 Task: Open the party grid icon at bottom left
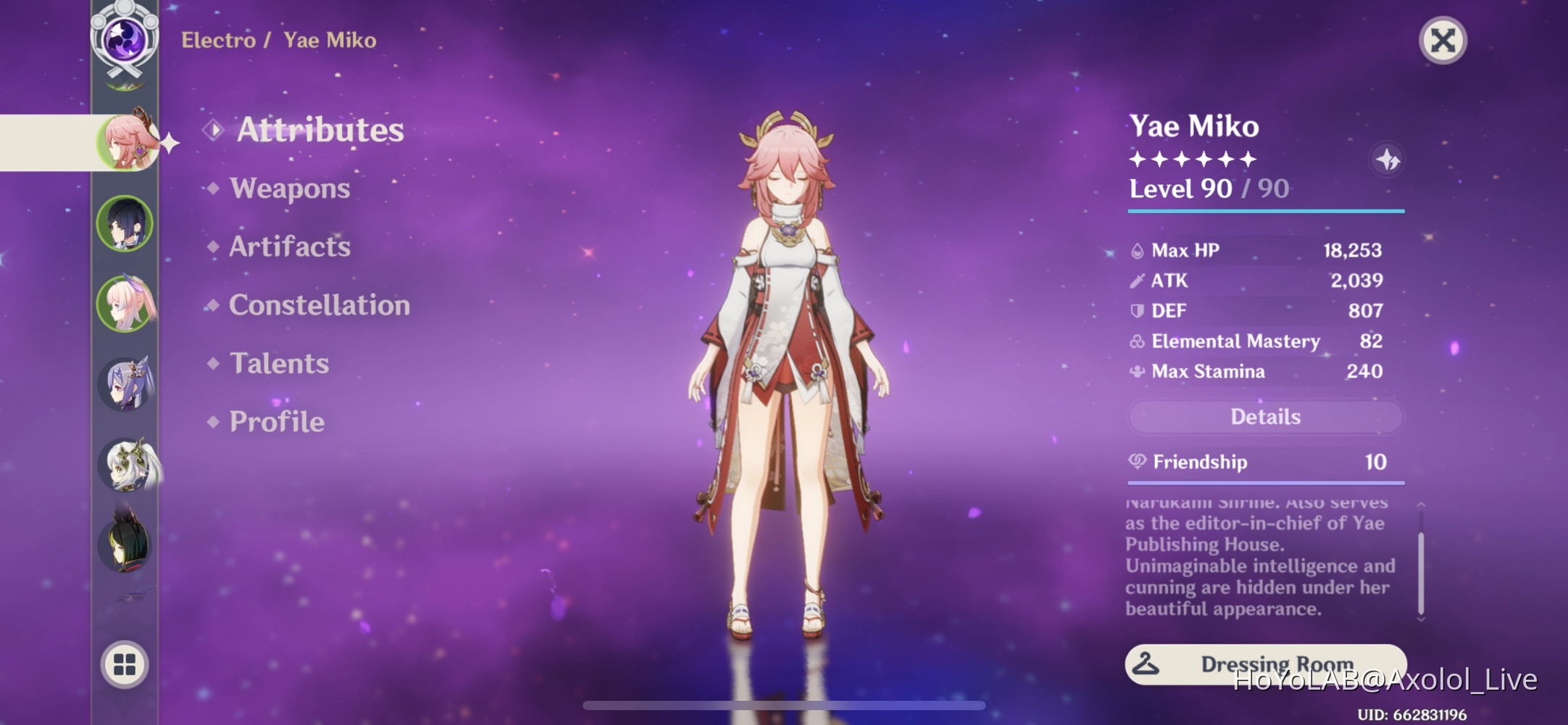[125, 663]
